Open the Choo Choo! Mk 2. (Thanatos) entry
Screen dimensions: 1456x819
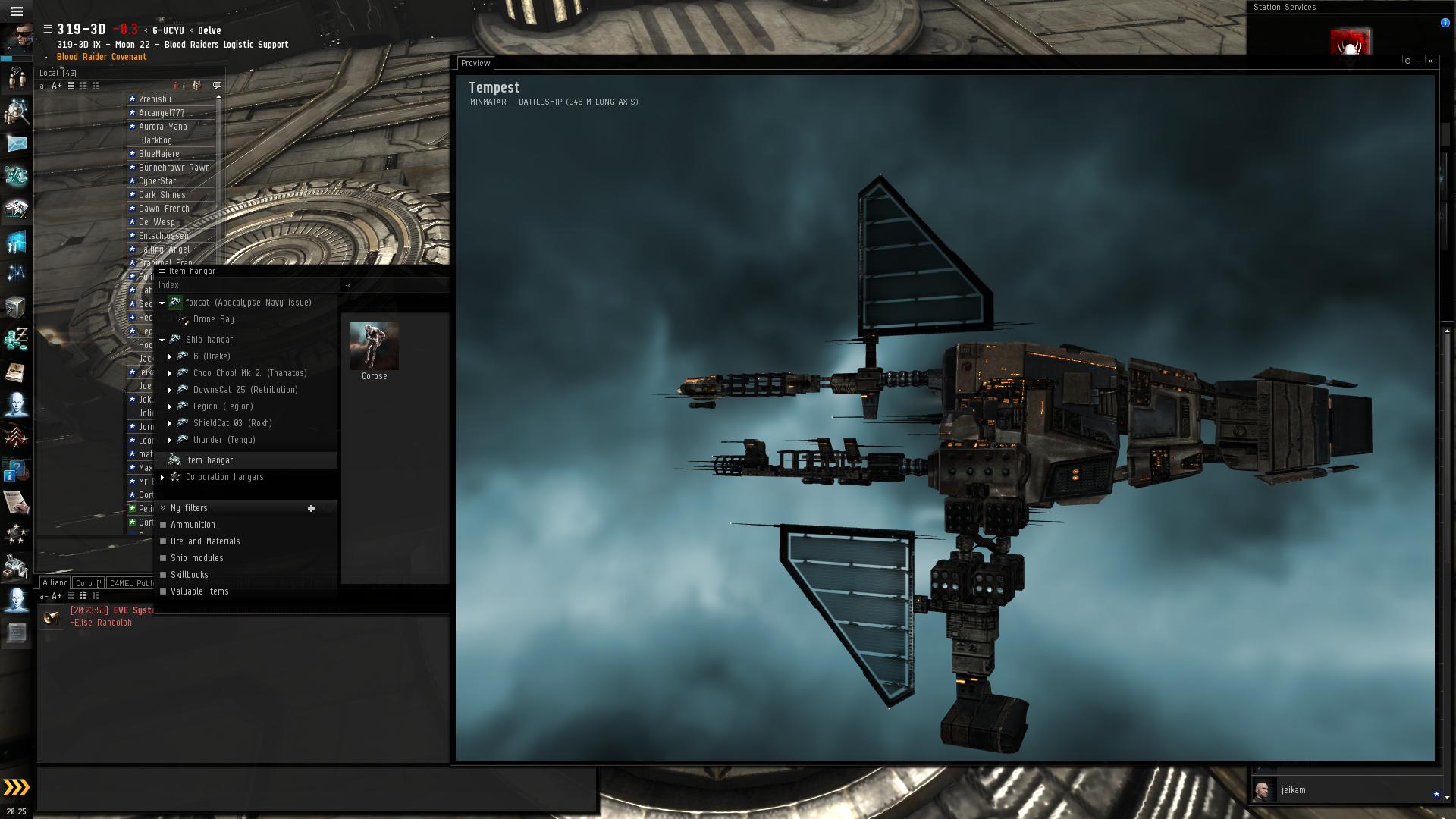click(x=249, y=373)
